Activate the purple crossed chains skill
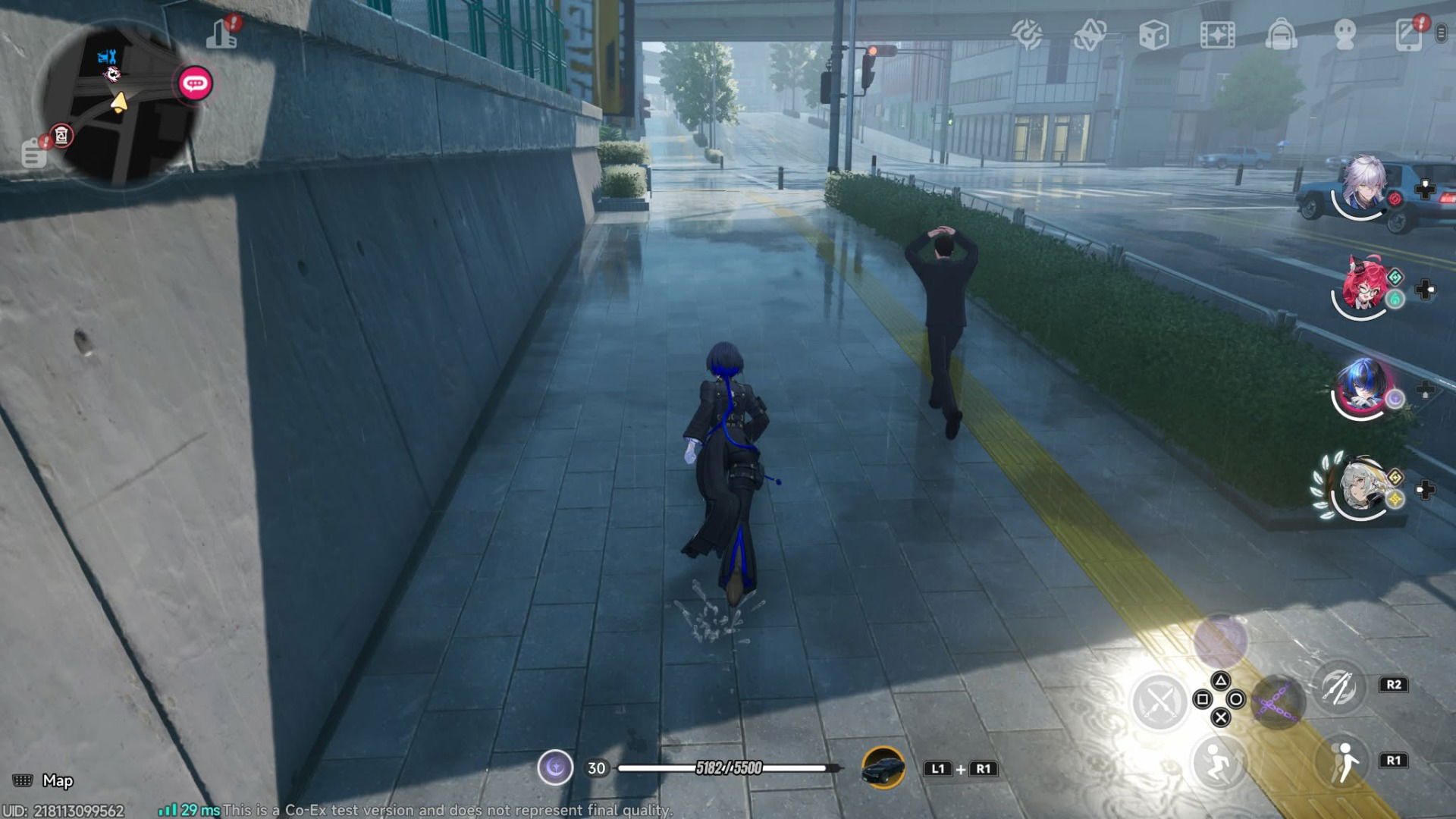This screenshot has height=819, width=1456. [x=1278, y=701]
